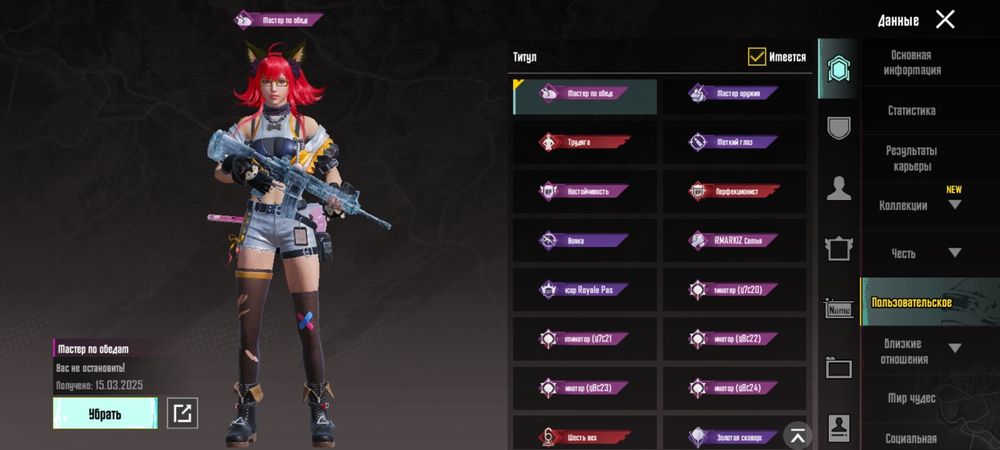Screen dimensions: 1000x450
Task: Choose the Трудяга title
Action: click(x=585, y=142)
